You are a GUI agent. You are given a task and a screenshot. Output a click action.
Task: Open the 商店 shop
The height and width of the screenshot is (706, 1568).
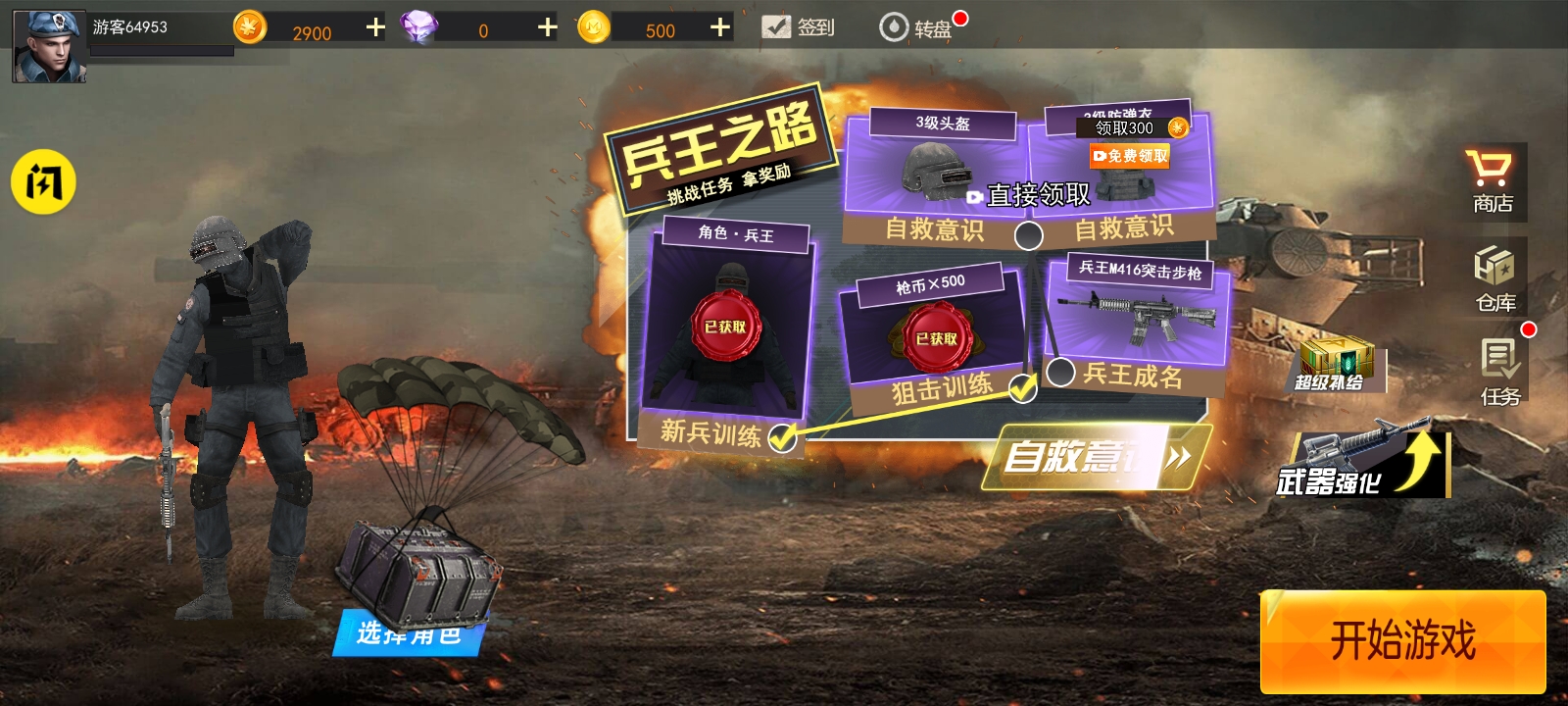[1492, 181]
